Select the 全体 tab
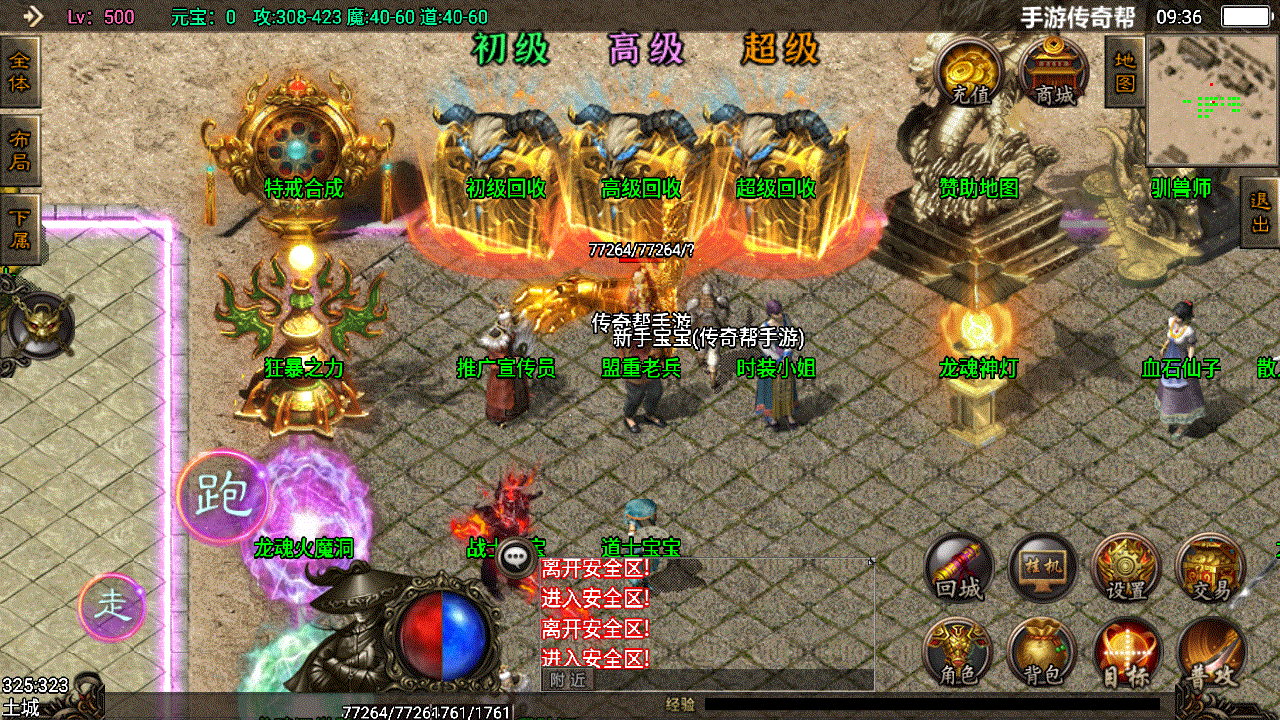This screenshot has width=1280, height=720. (x=19, y=72)
